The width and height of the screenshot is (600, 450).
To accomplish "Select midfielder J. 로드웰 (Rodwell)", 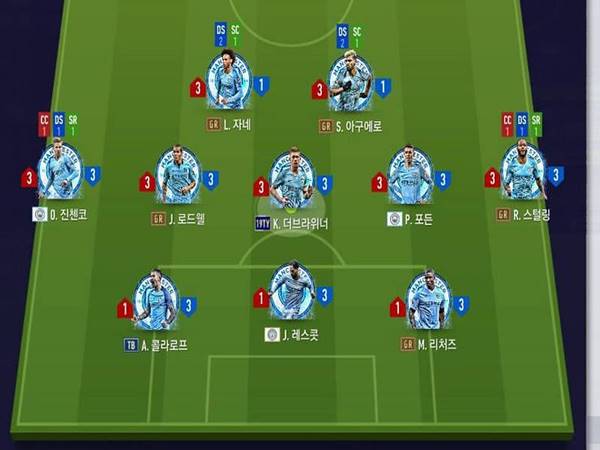I will click(x=177, y=176).
